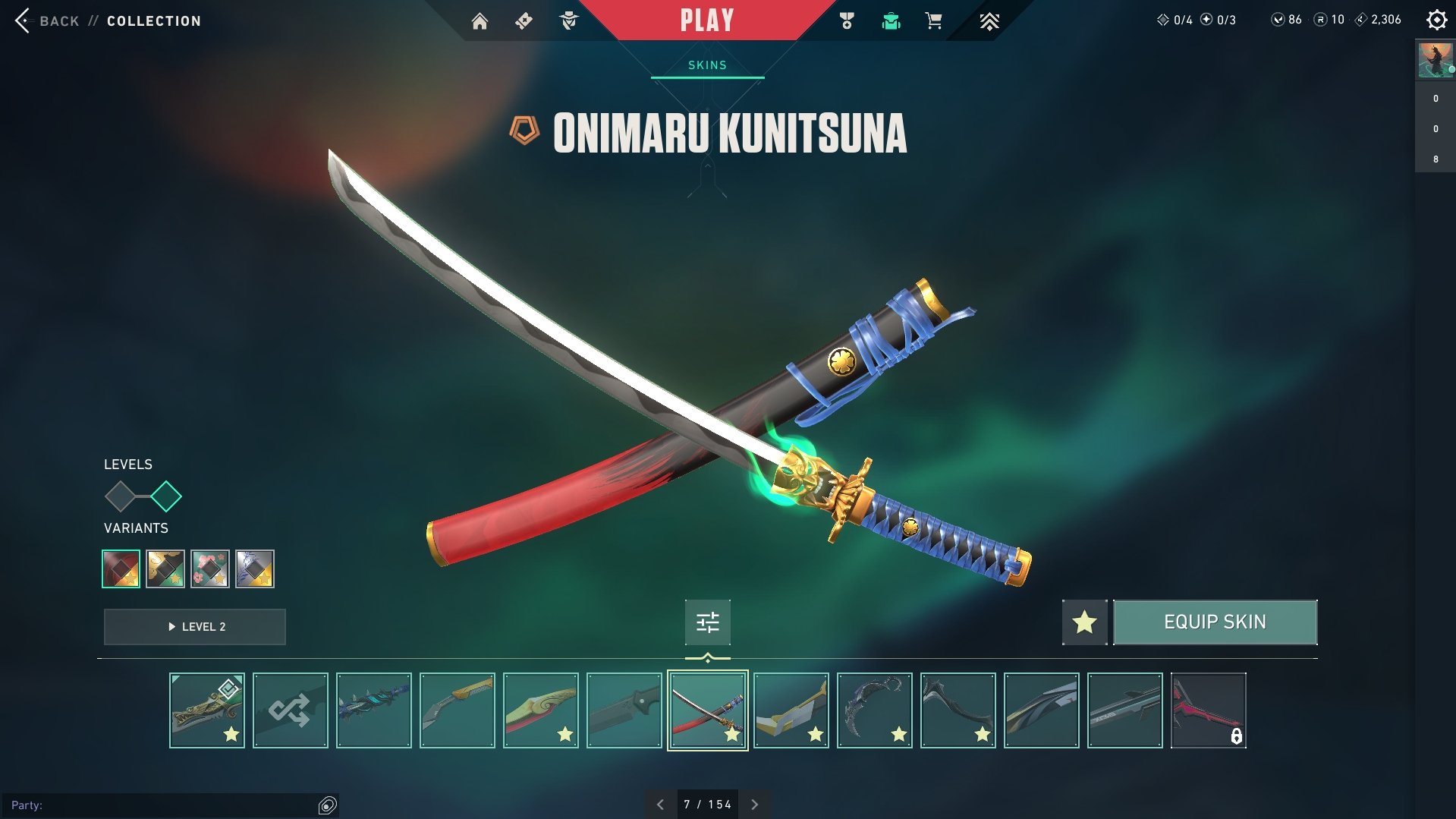Switch to the Skins tab

click(x=707, y=65)
